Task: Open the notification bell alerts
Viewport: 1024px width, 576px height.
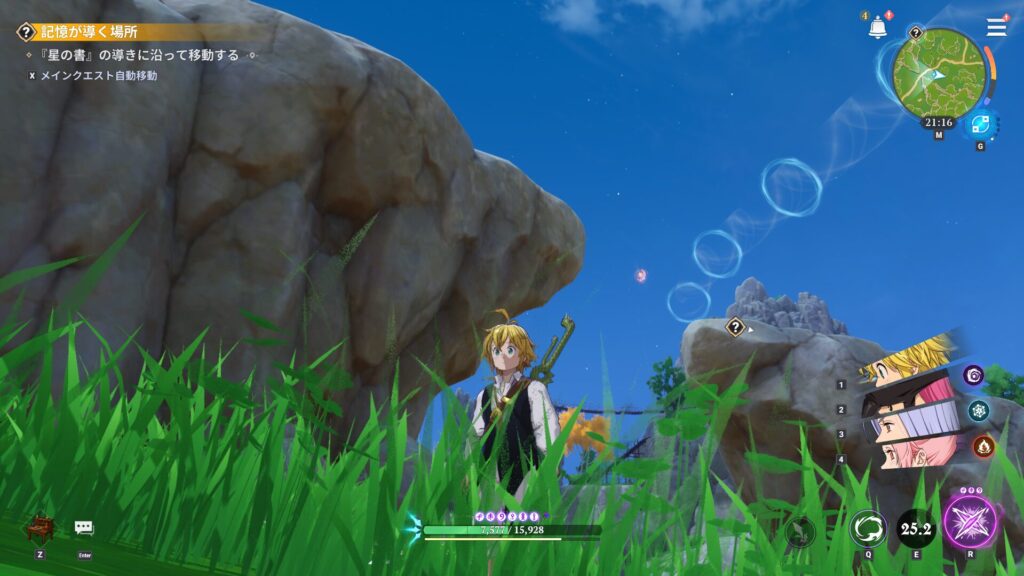Action: coord(878,28)
